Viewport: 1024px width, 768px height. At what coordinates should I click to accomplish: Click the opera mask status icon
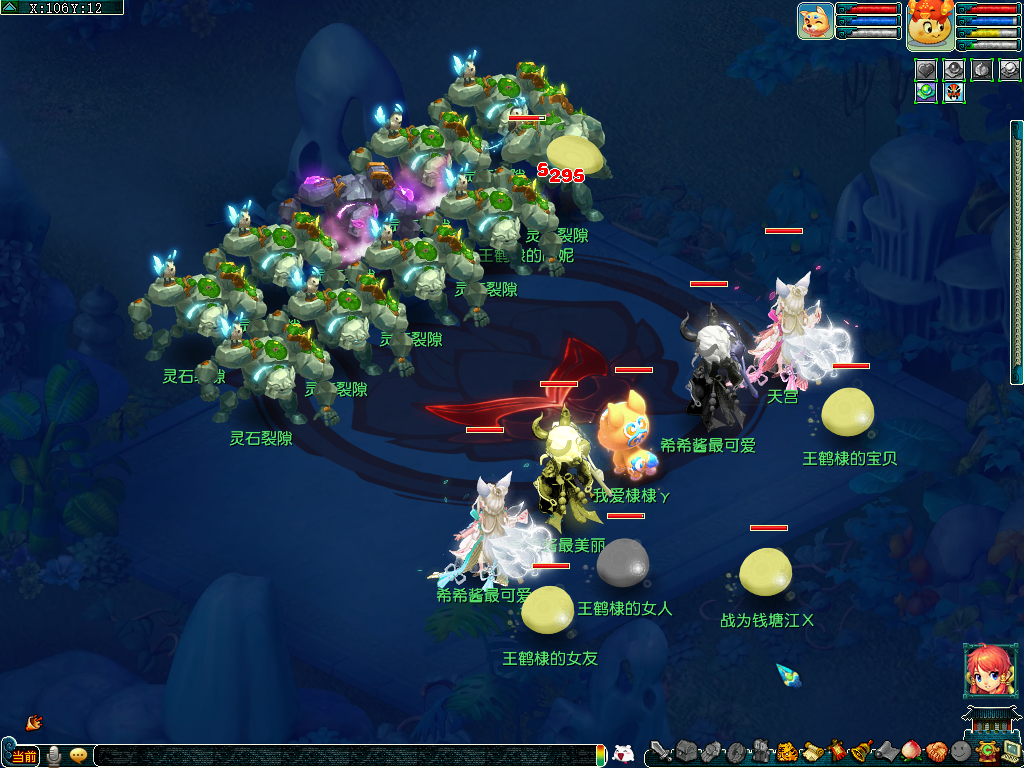(953, 93)
